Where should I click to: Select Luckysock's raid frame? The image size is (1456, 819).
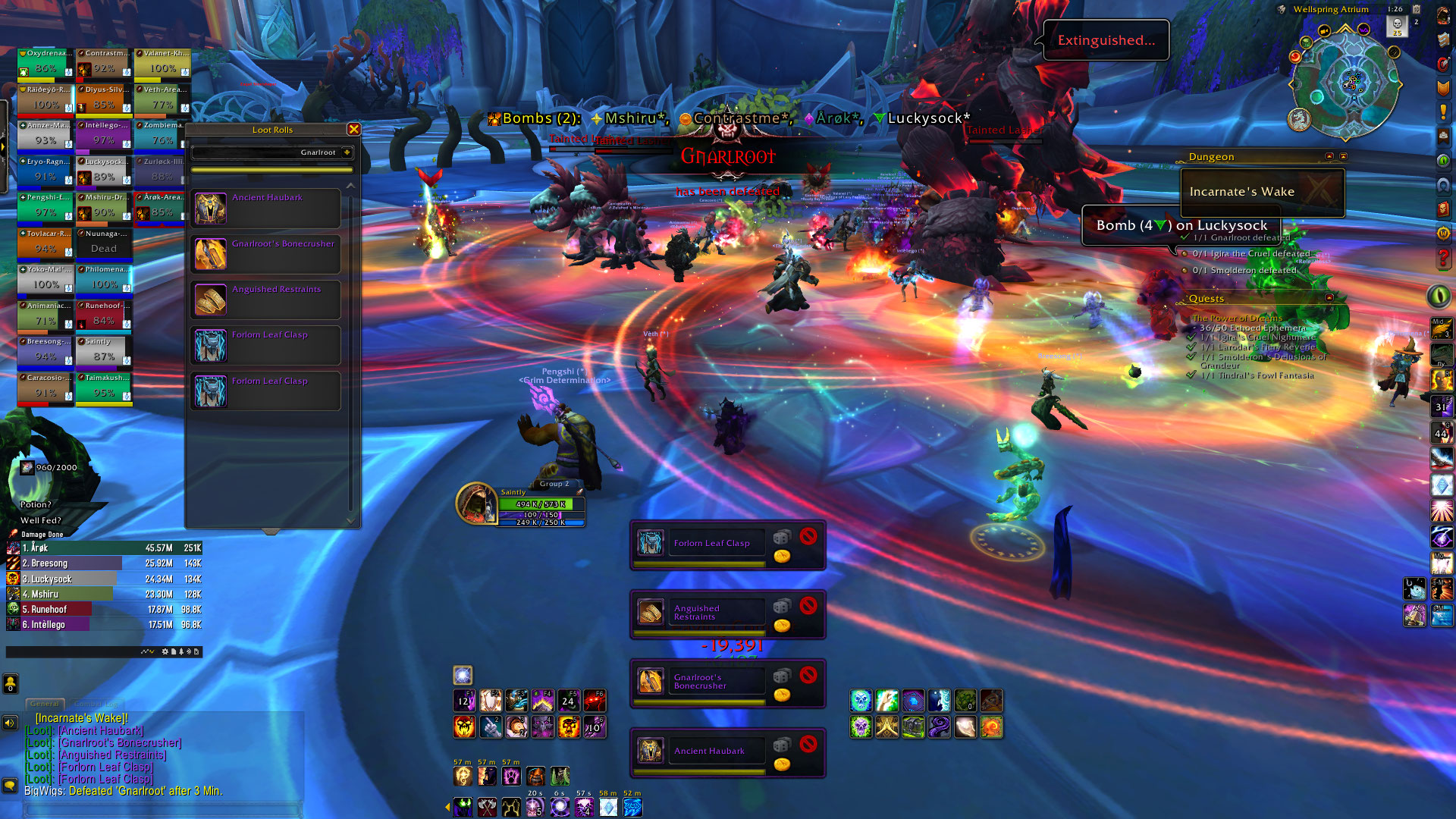coord(104,172)
